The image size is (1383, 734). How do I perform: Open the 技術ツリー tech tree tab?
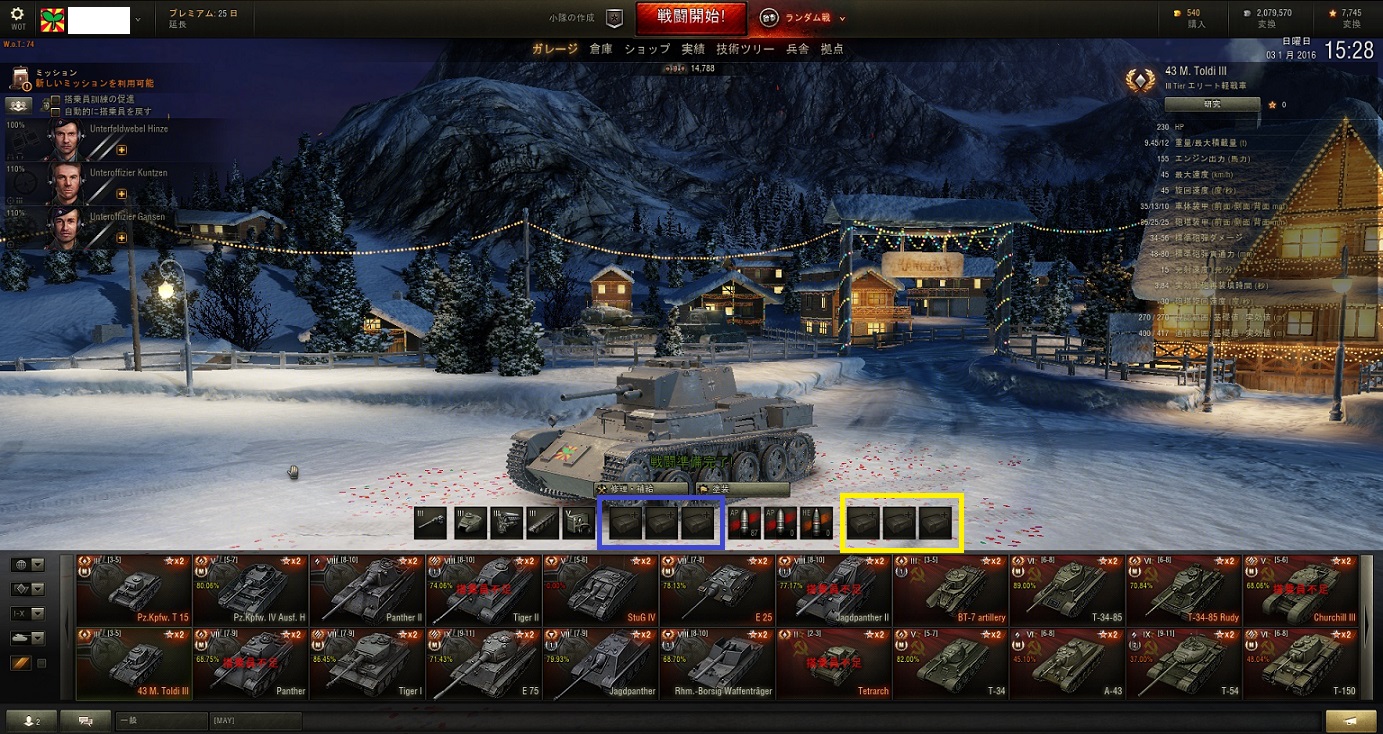(745, 49)
